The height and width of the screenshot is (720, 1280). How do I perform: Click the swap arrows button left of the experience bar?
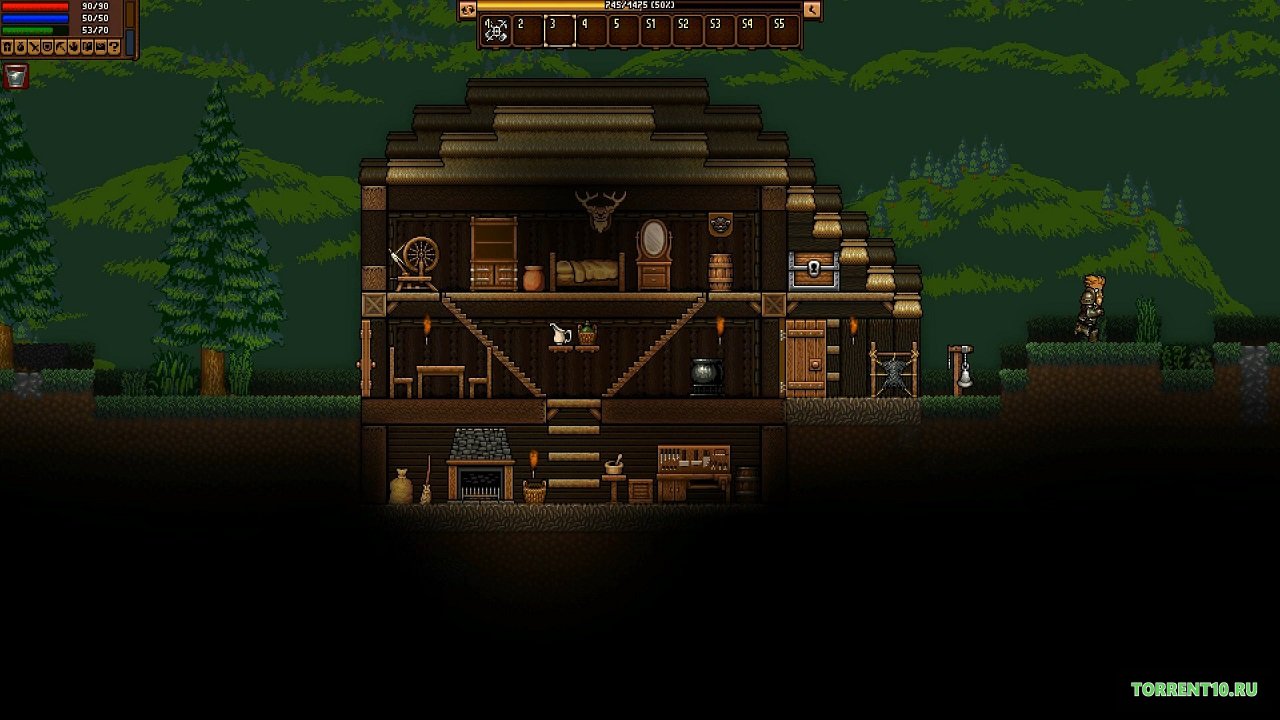click(467, 10)
